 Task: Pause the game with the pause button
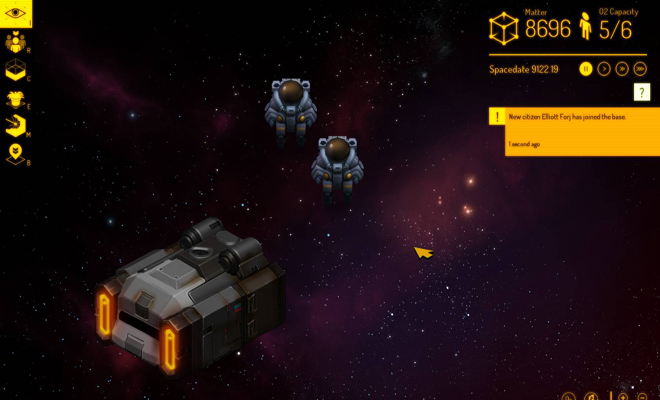coord(587,69)
